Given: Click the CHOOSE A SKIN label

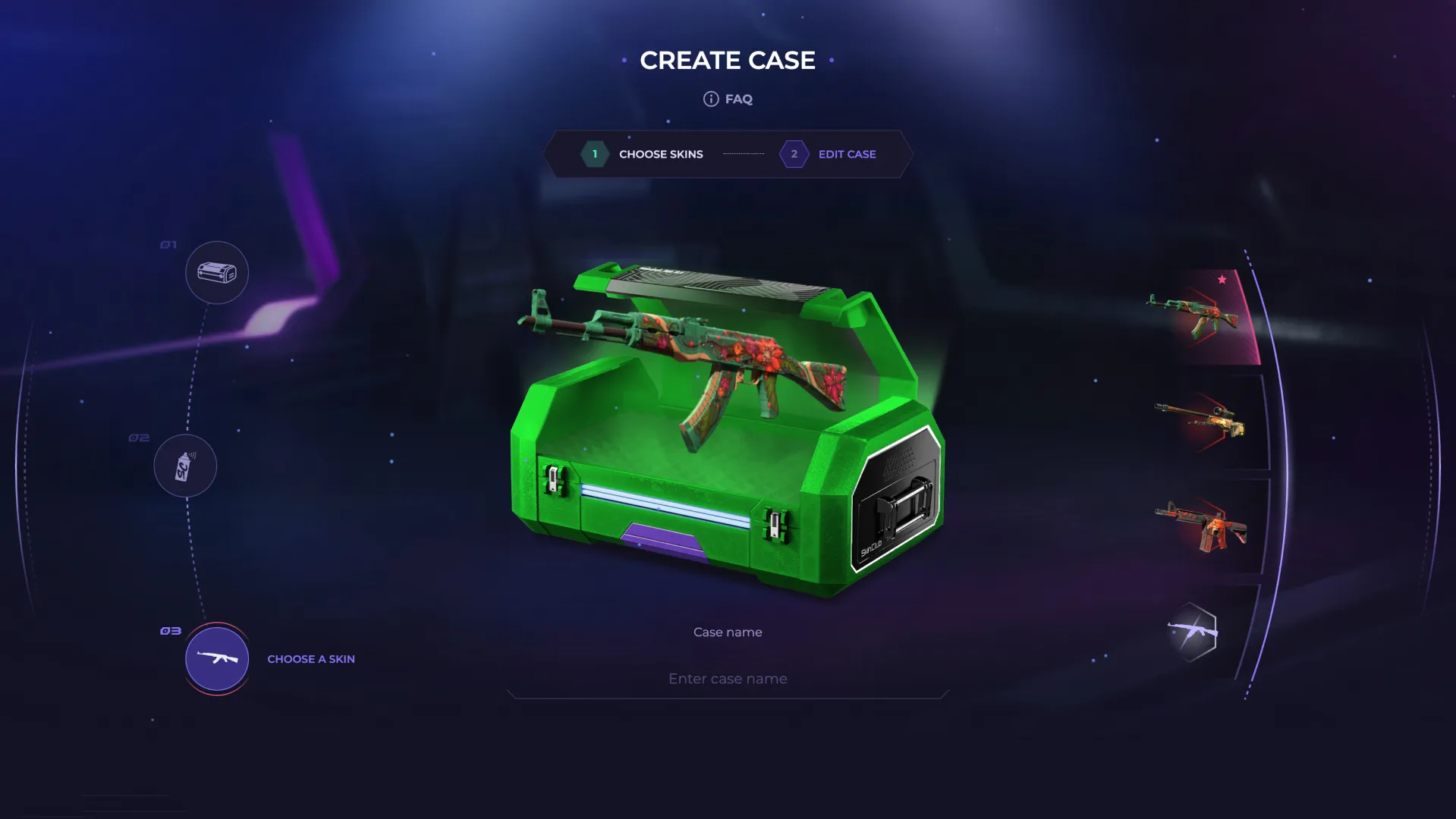Looking at the screenshot, I should pos(311,659).
